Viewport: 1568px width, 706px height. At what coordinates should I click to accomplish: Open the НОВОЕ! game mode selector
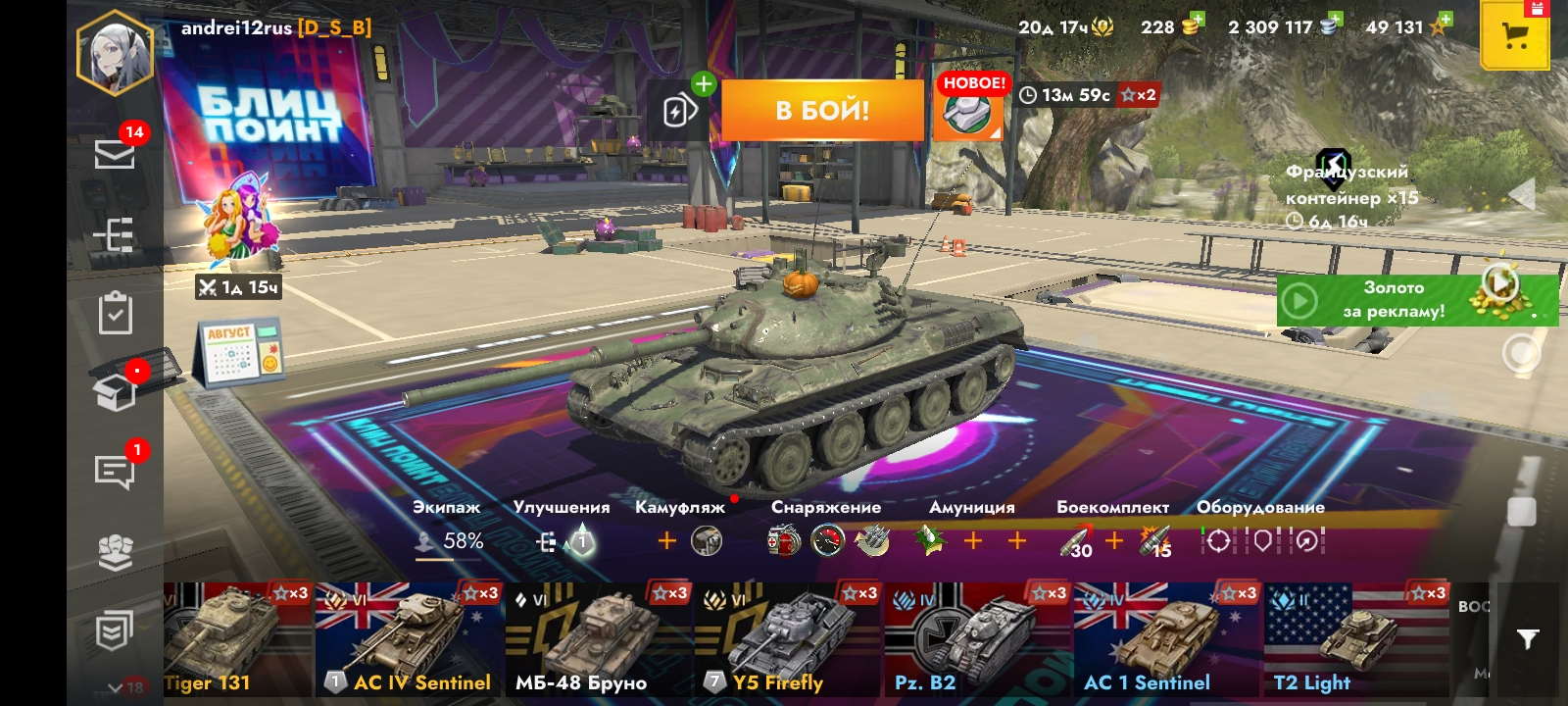pyautogui.click(x=970, y=108)
